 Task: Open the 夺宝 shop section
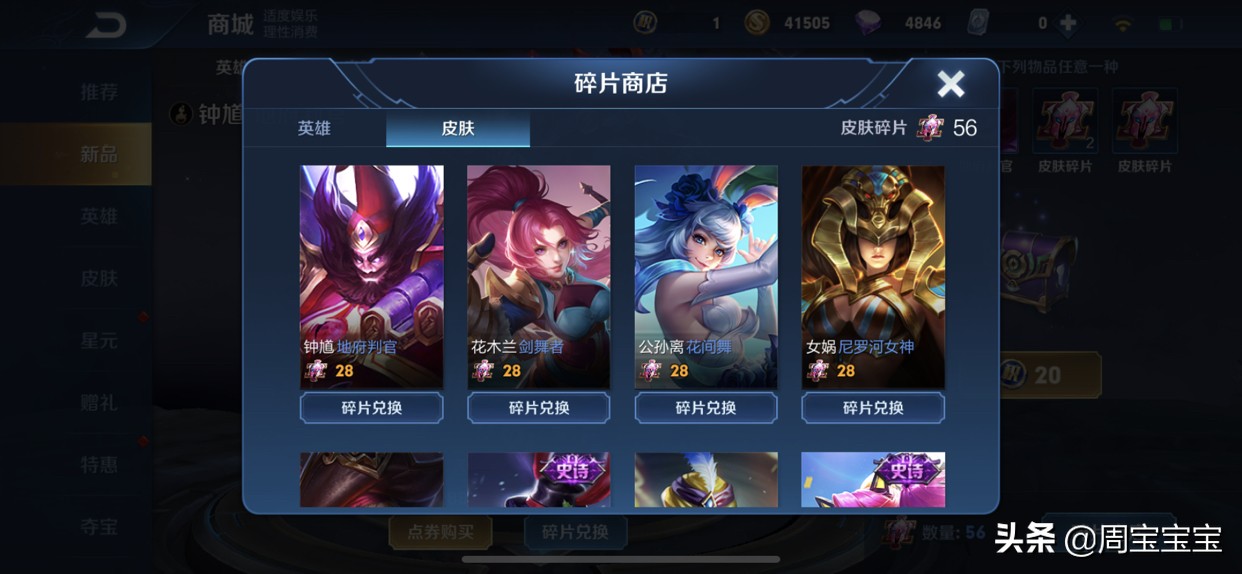(99, 526)
